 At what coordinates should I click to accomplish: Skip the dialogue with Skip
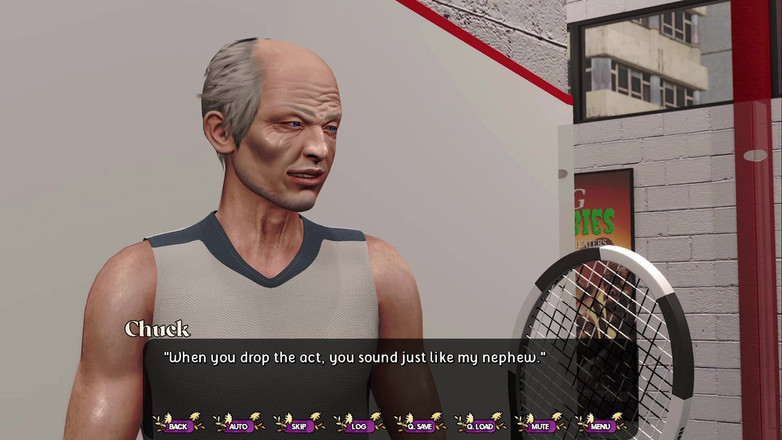pyautogui.click(x=299, y=425)
